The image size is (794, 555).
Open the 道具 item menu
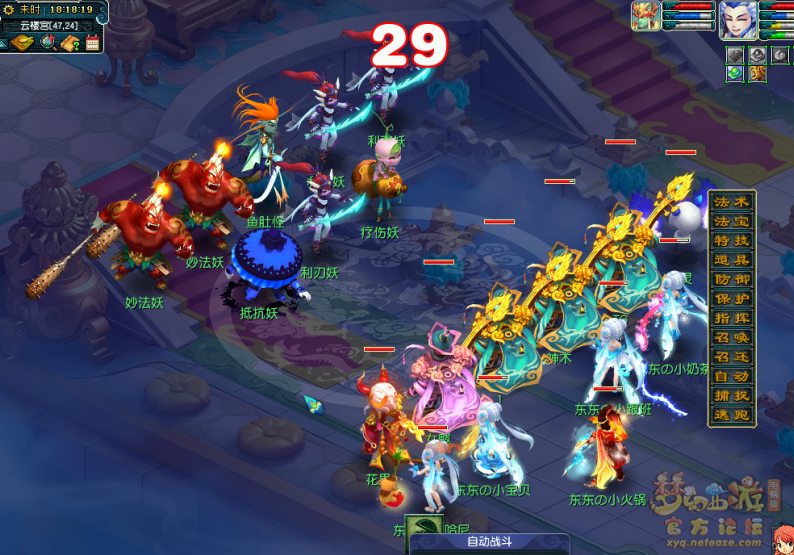click(731, 260)
